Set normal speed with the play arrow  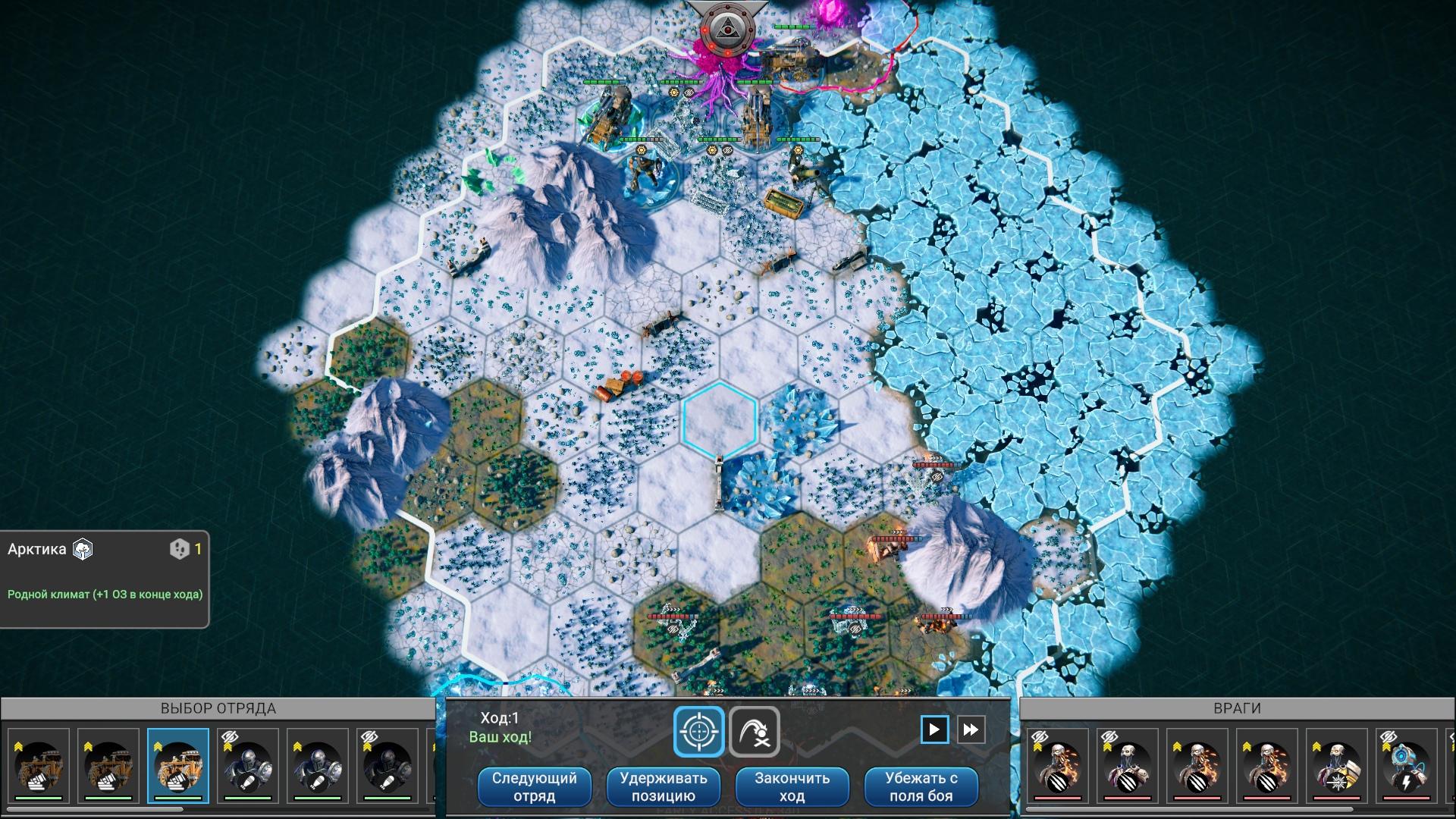[x=934, y=730]
